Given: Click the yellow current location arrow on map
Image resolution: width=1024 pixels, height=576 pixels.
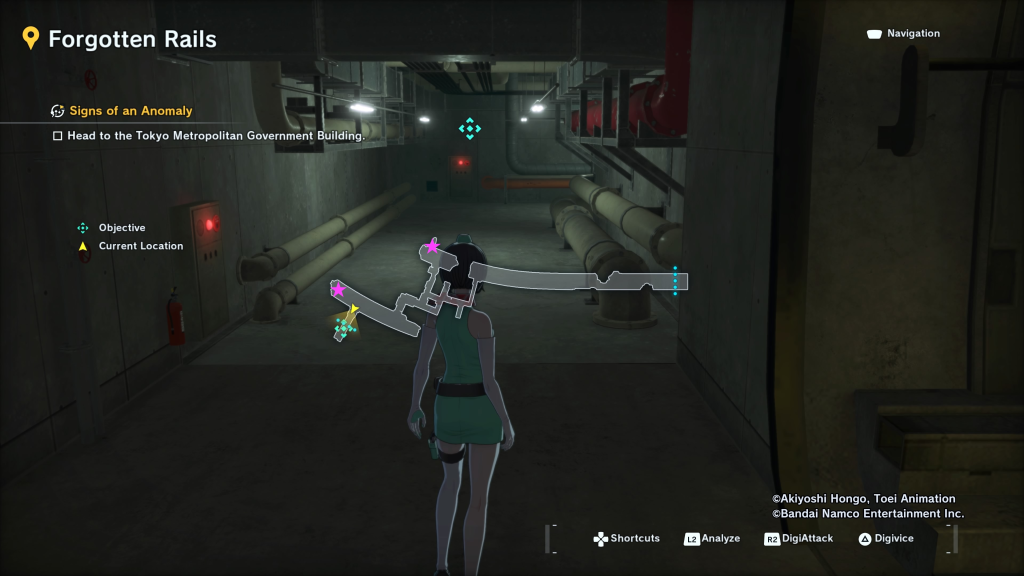Looking at the screenshot, I should (x=353, y=310).
